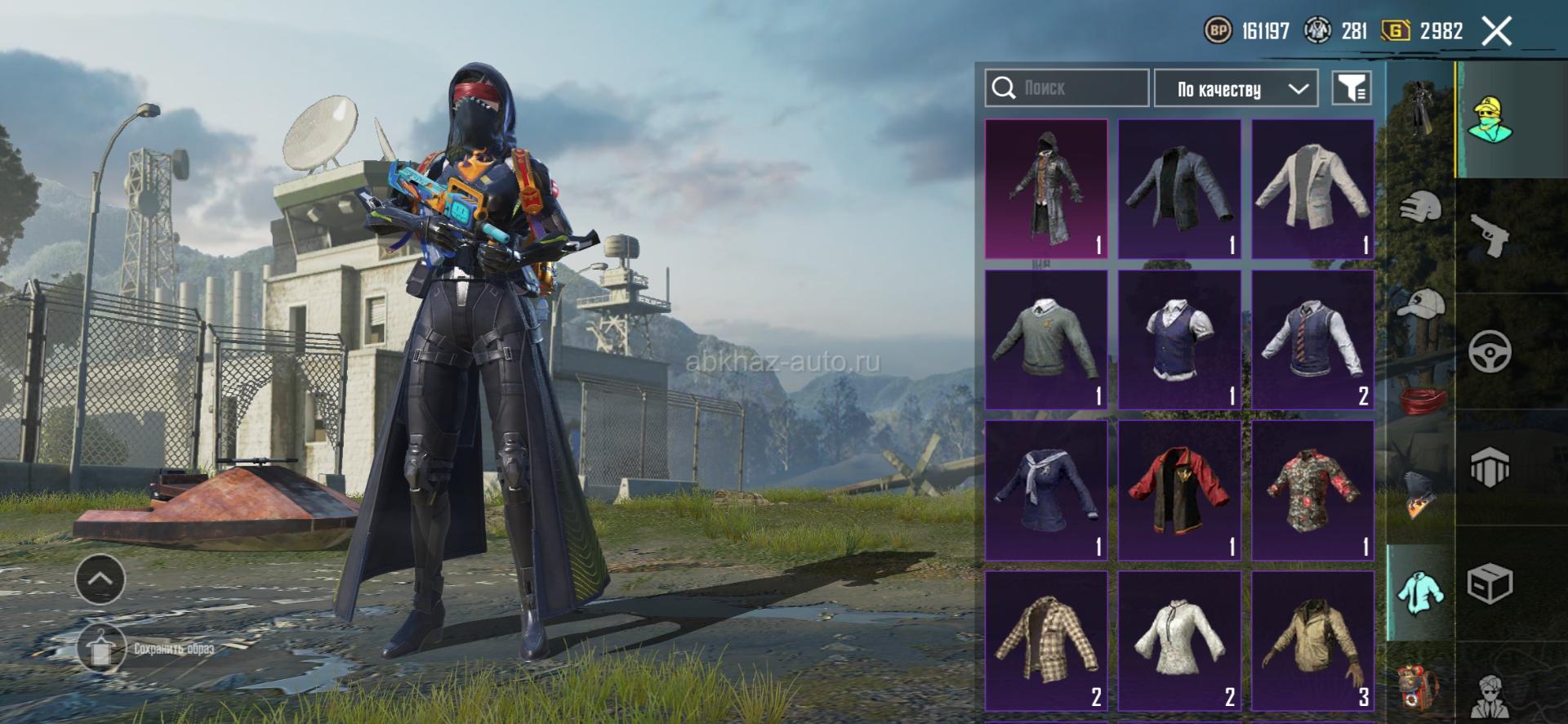Select the floral print shirt
The image size is (1568, 724).
tap(1312, 490)
